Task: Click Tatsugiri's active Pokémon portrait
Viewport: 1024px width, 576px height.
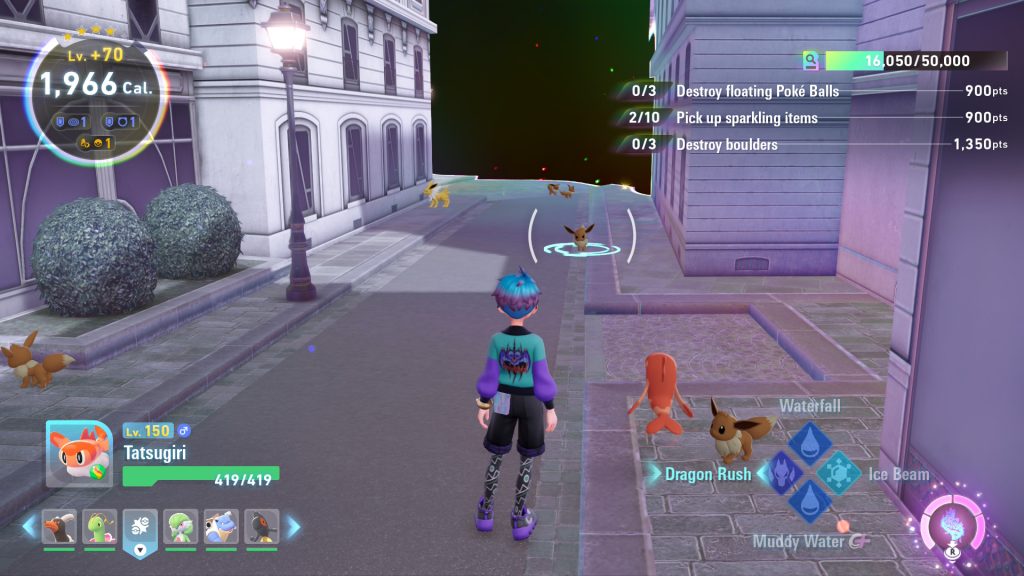Action: (x=79, y=454)
